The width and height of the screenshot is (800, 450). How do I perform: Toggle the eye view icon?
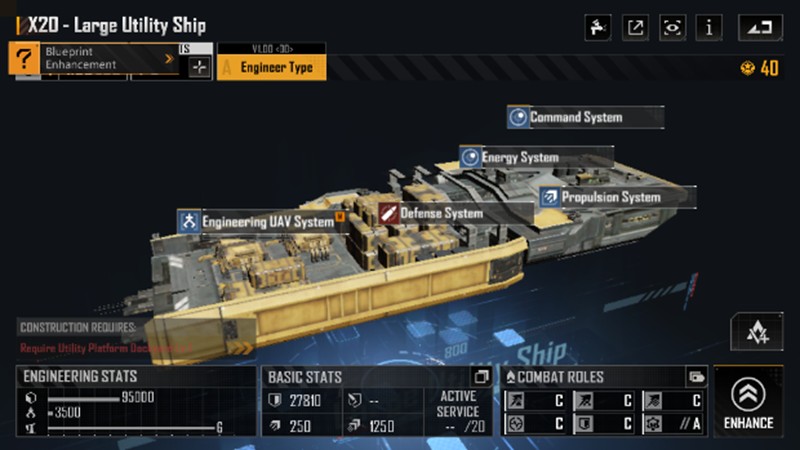672,28
